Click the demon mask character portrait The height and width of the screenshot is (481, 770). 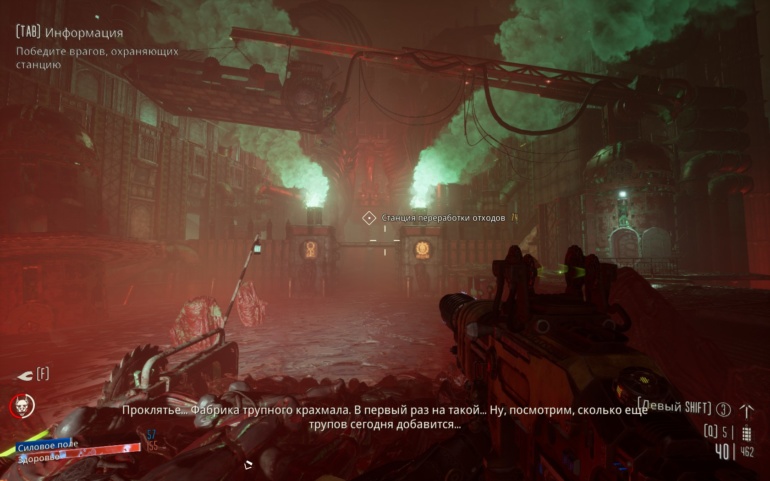21,406
